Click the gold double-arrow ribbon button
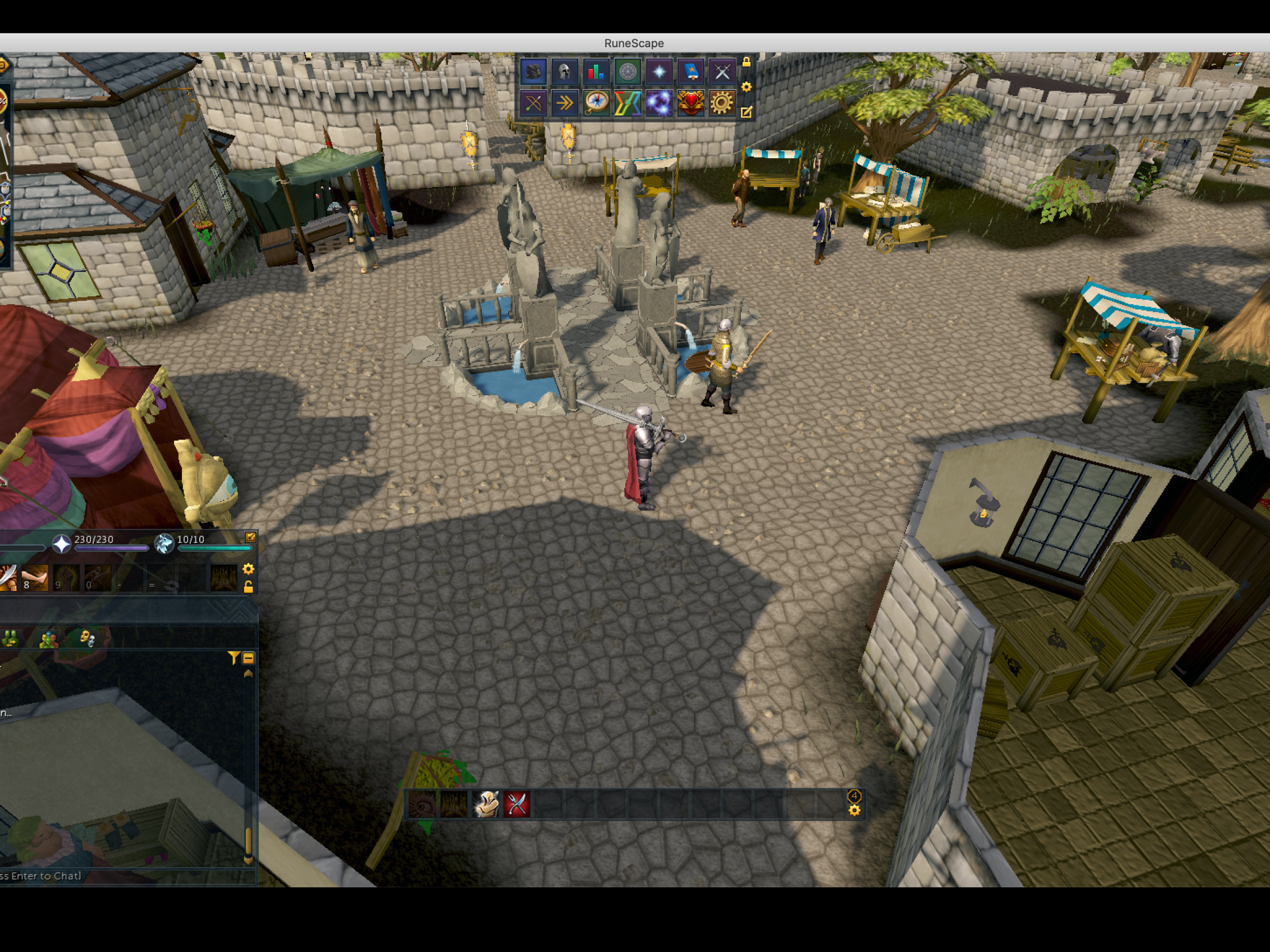 (x=564, y=104)
